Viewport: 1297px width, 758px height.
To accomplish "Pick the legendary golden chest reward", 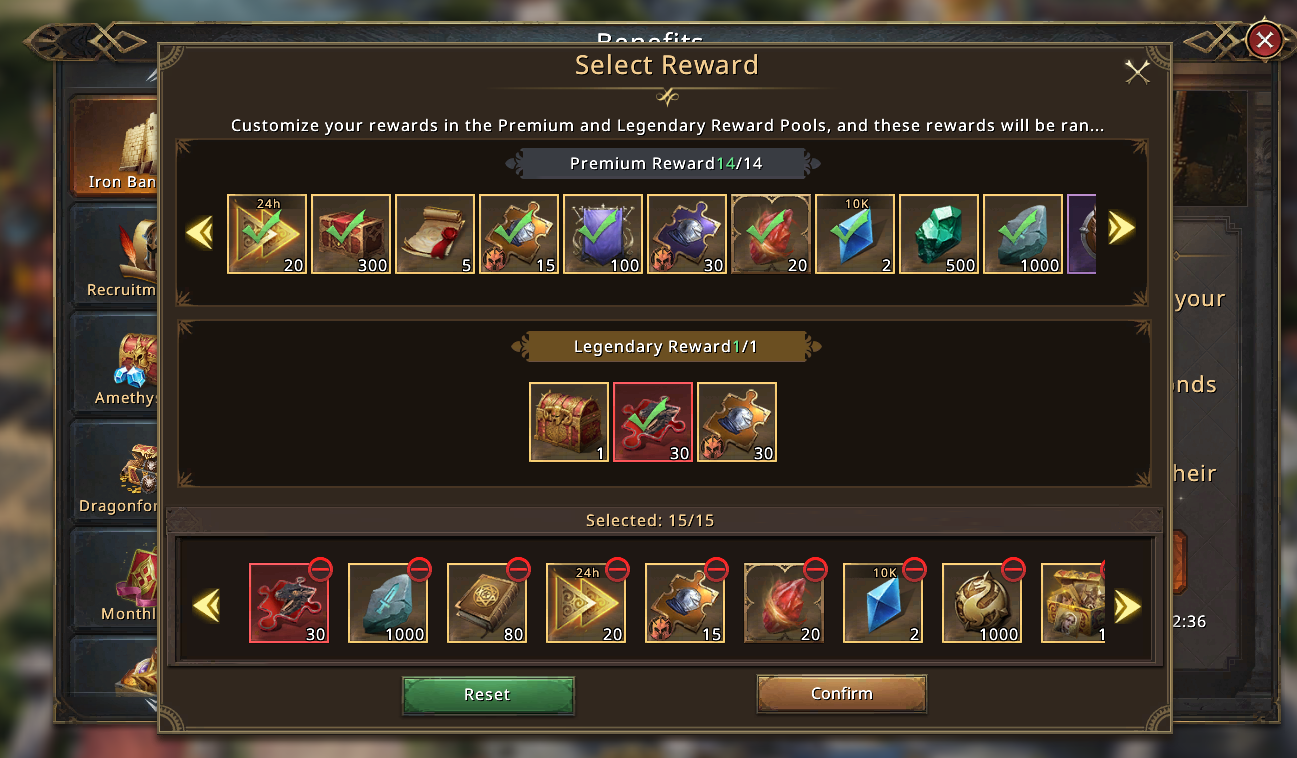I will point(569,422).
